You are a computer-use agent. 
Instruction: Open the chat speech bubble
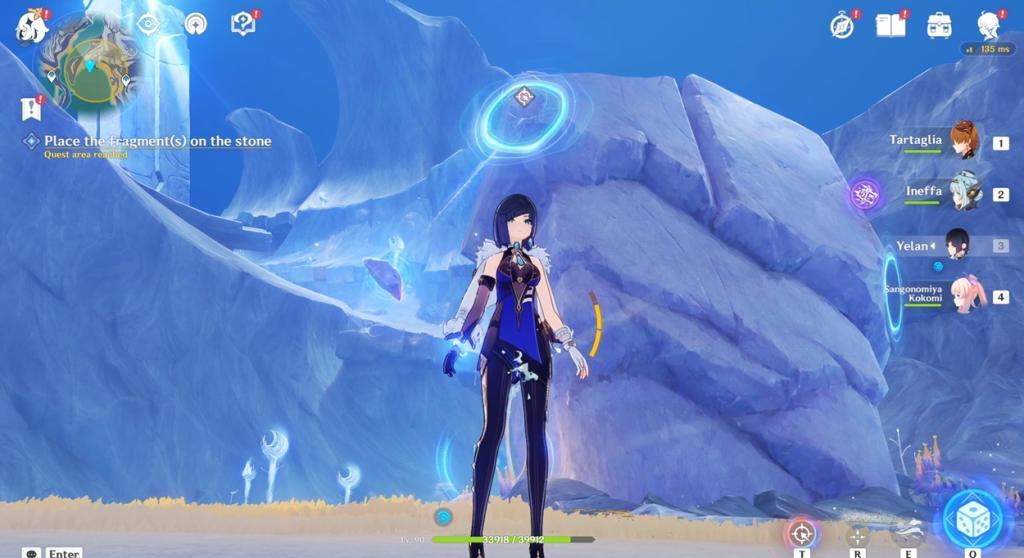[32, 552]
